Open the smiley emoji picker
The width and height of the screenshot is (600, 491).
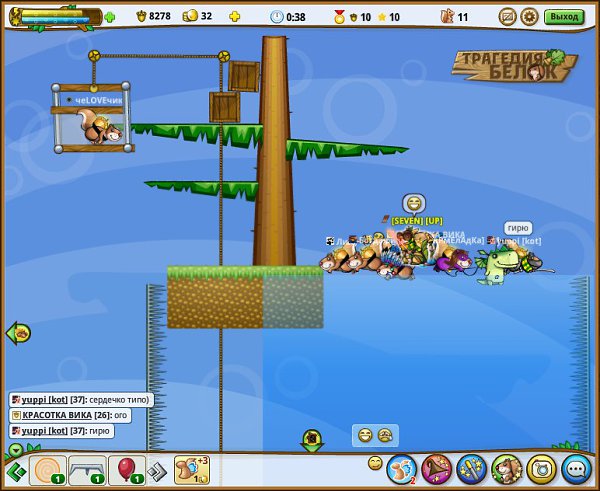[x=375, y=463]
